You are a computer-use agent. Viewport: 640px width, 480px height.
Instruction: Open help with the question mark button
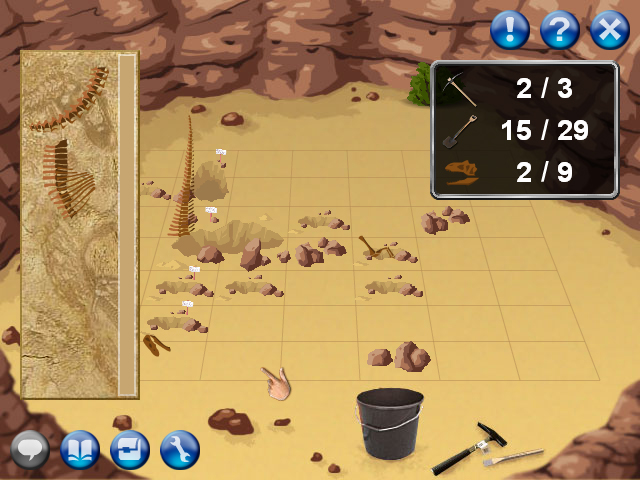tap(560, 30)
